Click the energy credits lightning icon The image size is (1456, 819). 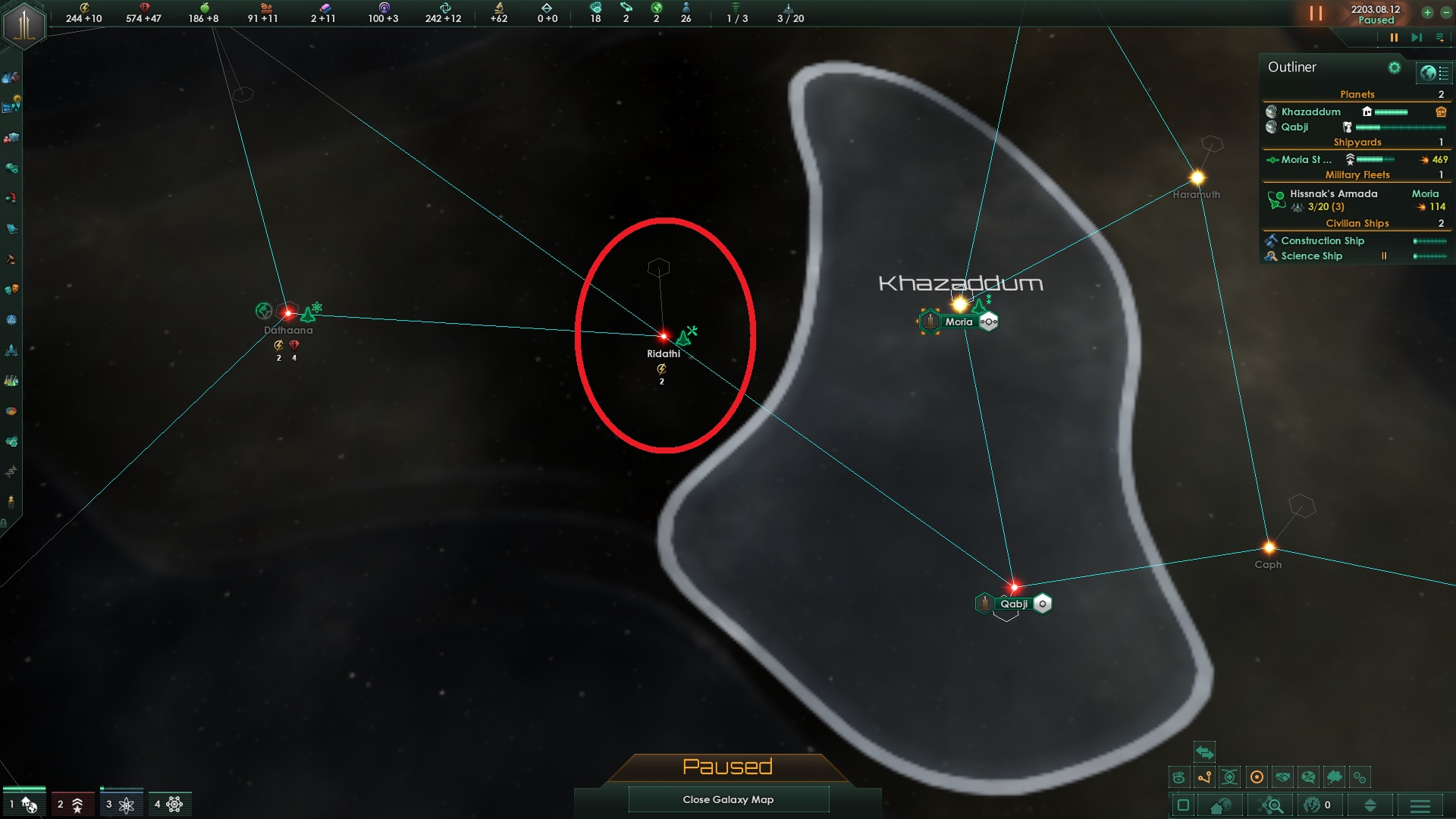[84, 8]
